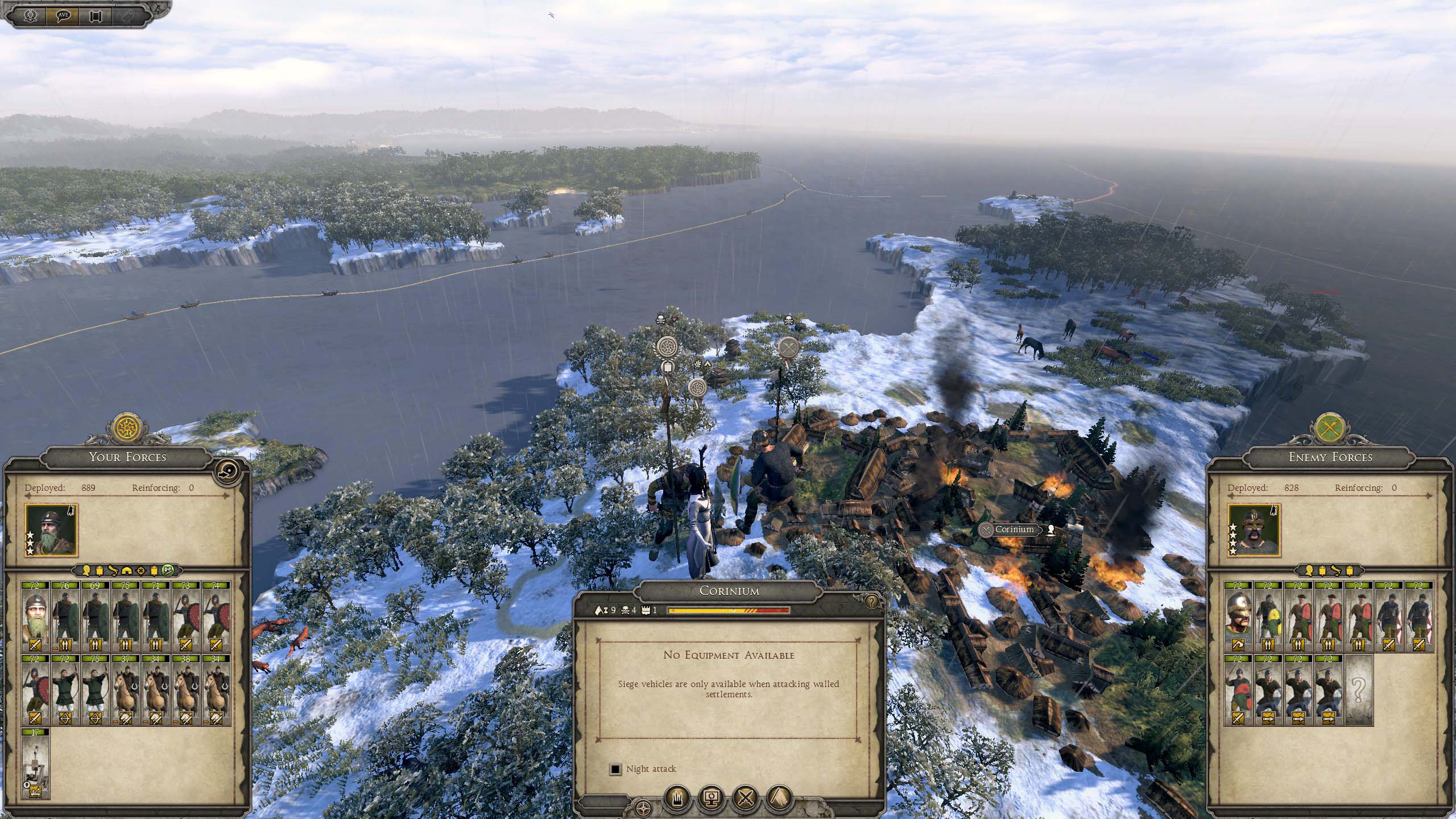
Task: Toggle the Night attack checkbox
Action: [x=615, y=769]
